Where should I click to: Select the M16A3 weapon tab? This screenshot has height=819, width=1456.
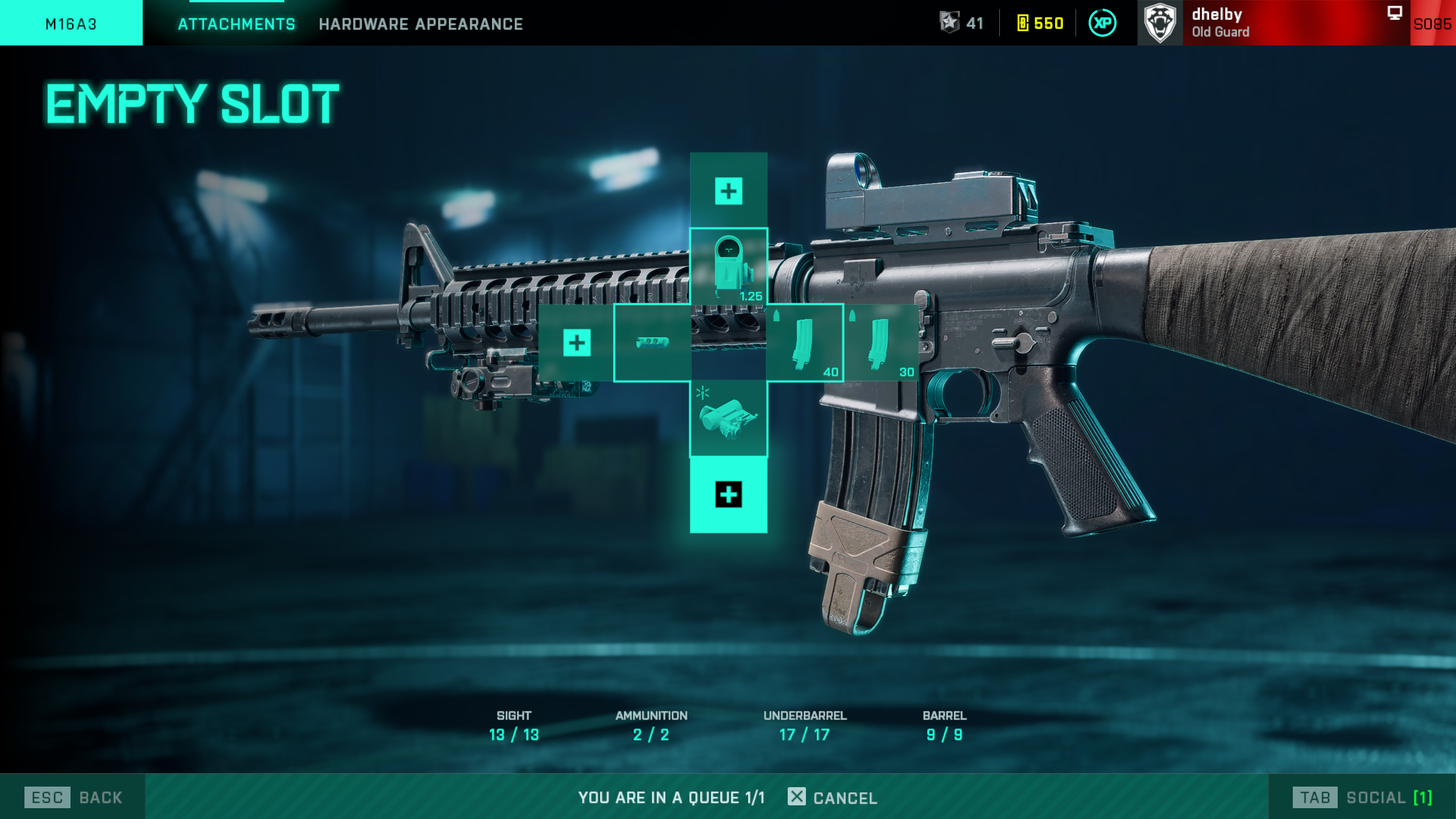click(x=71, y=24)
